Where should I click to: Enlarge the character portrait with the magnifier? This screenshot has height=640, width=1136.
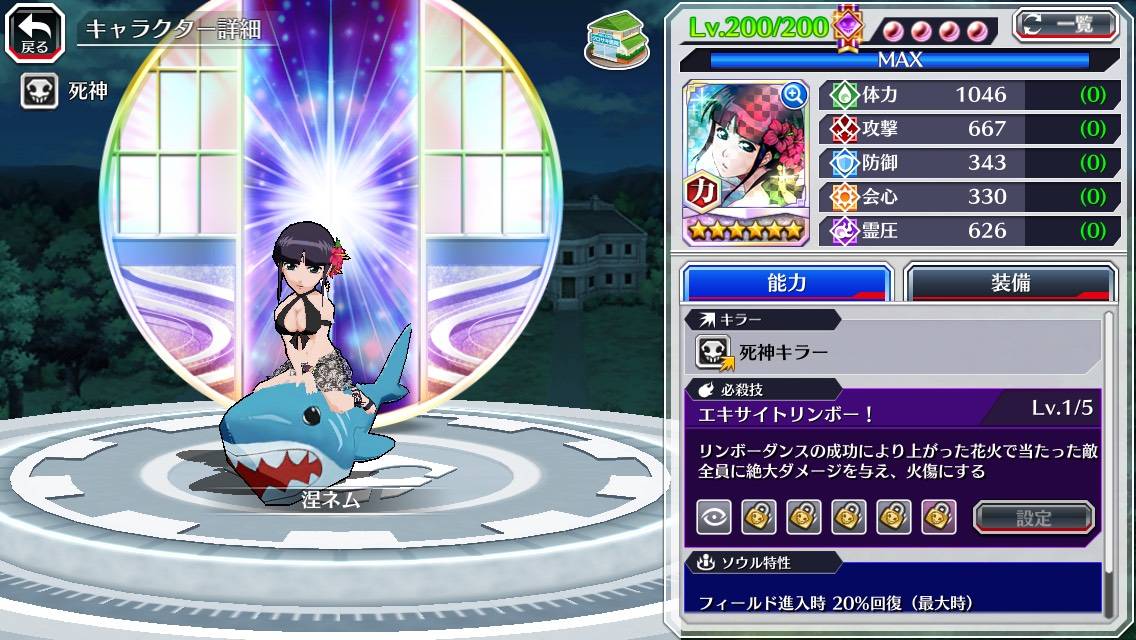[x=794, y=95]
